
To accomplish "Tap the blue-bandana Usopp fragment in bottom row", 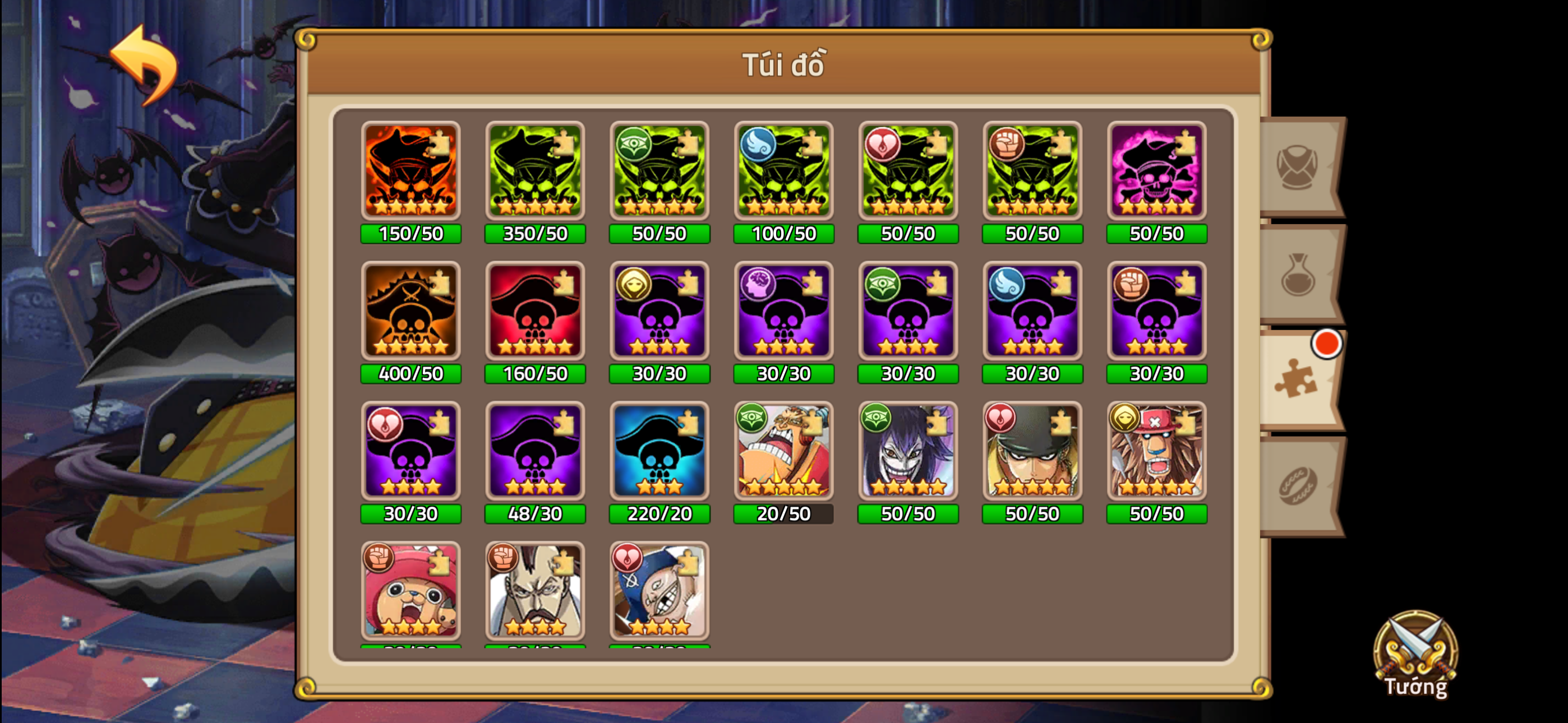I will pyautogui.click(x=660, y=590).
